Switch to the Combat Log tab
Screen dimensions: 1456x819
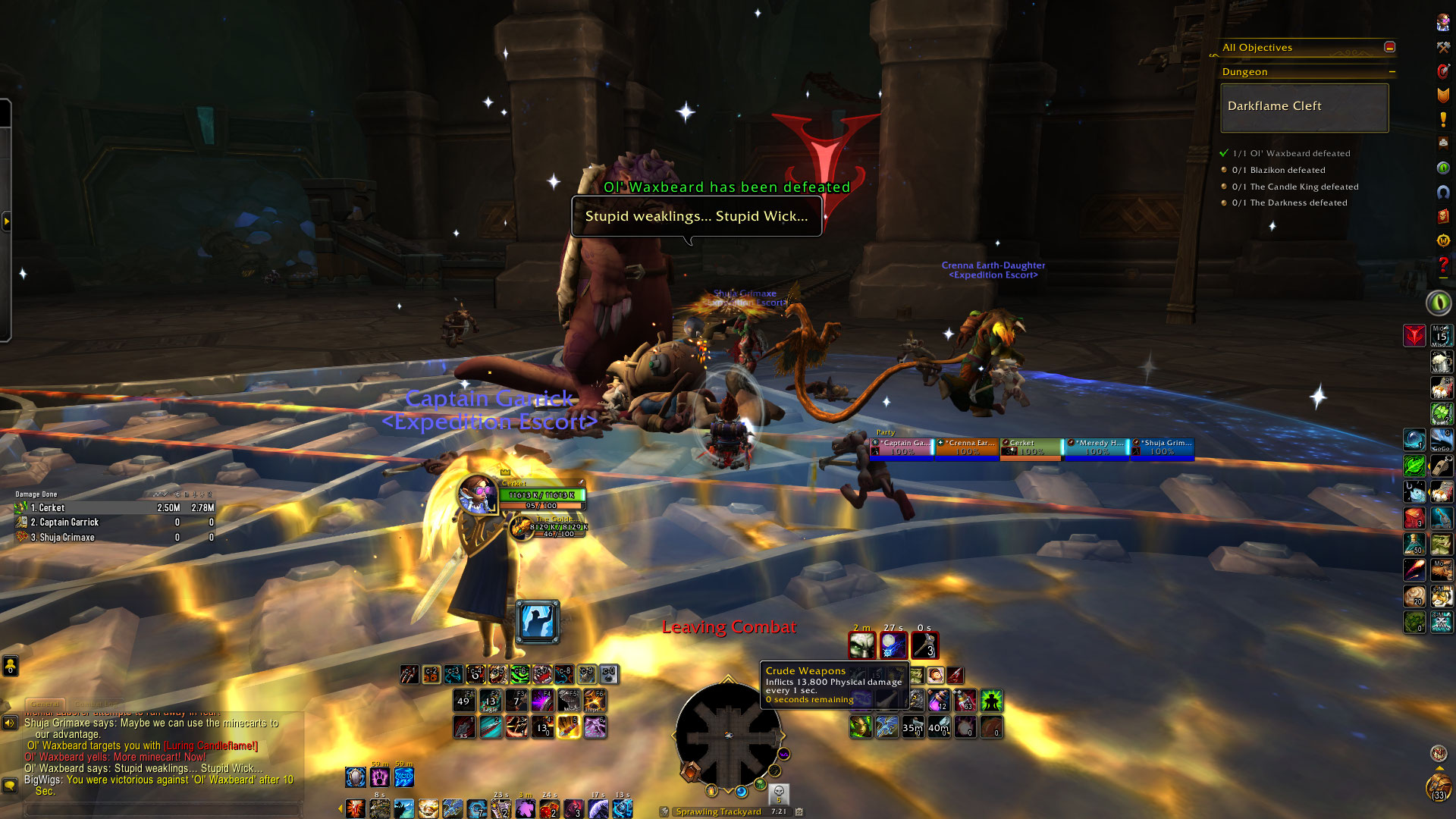click(96, 704)
